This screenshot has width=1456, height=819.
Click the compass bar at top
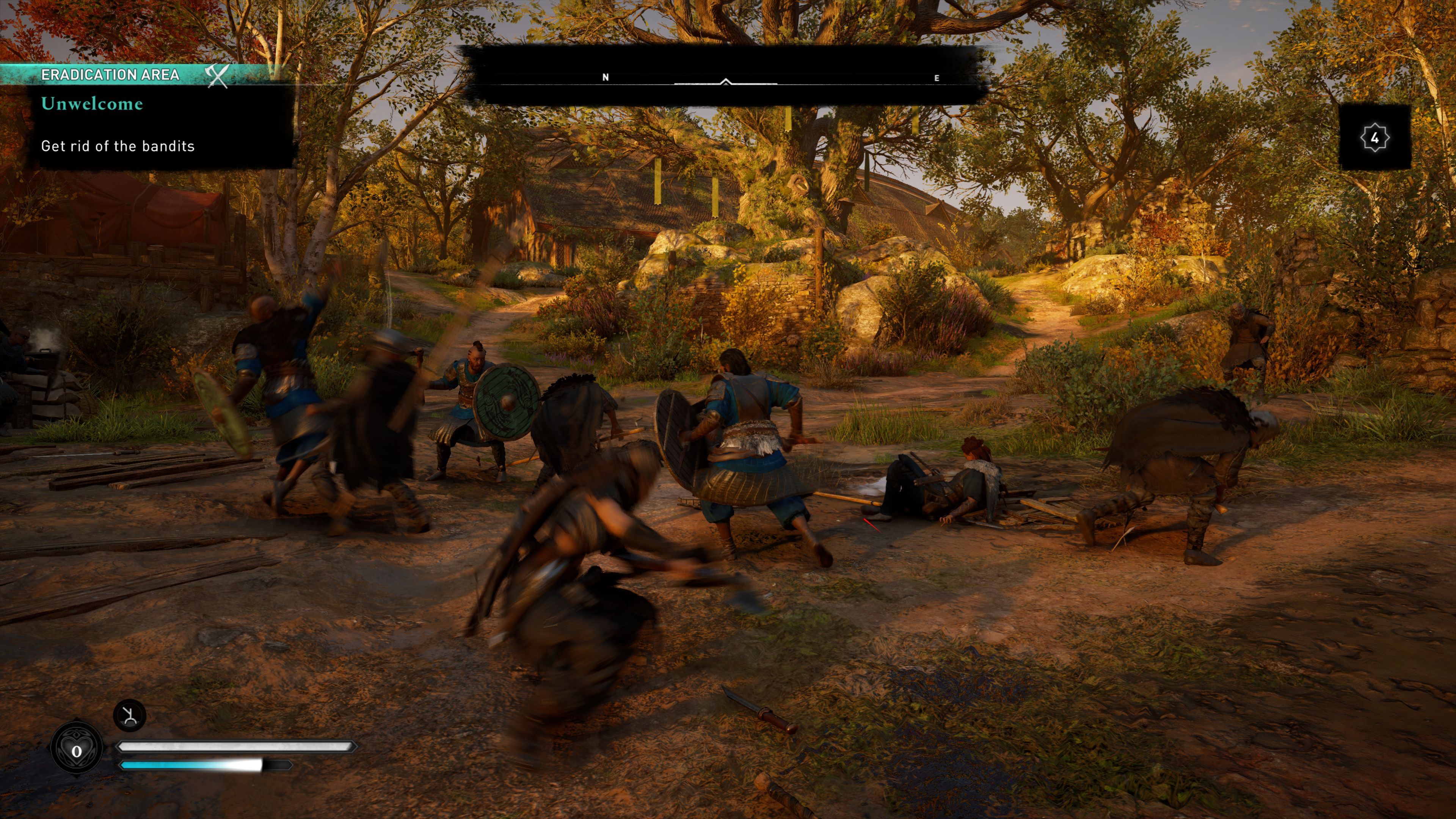725,77
